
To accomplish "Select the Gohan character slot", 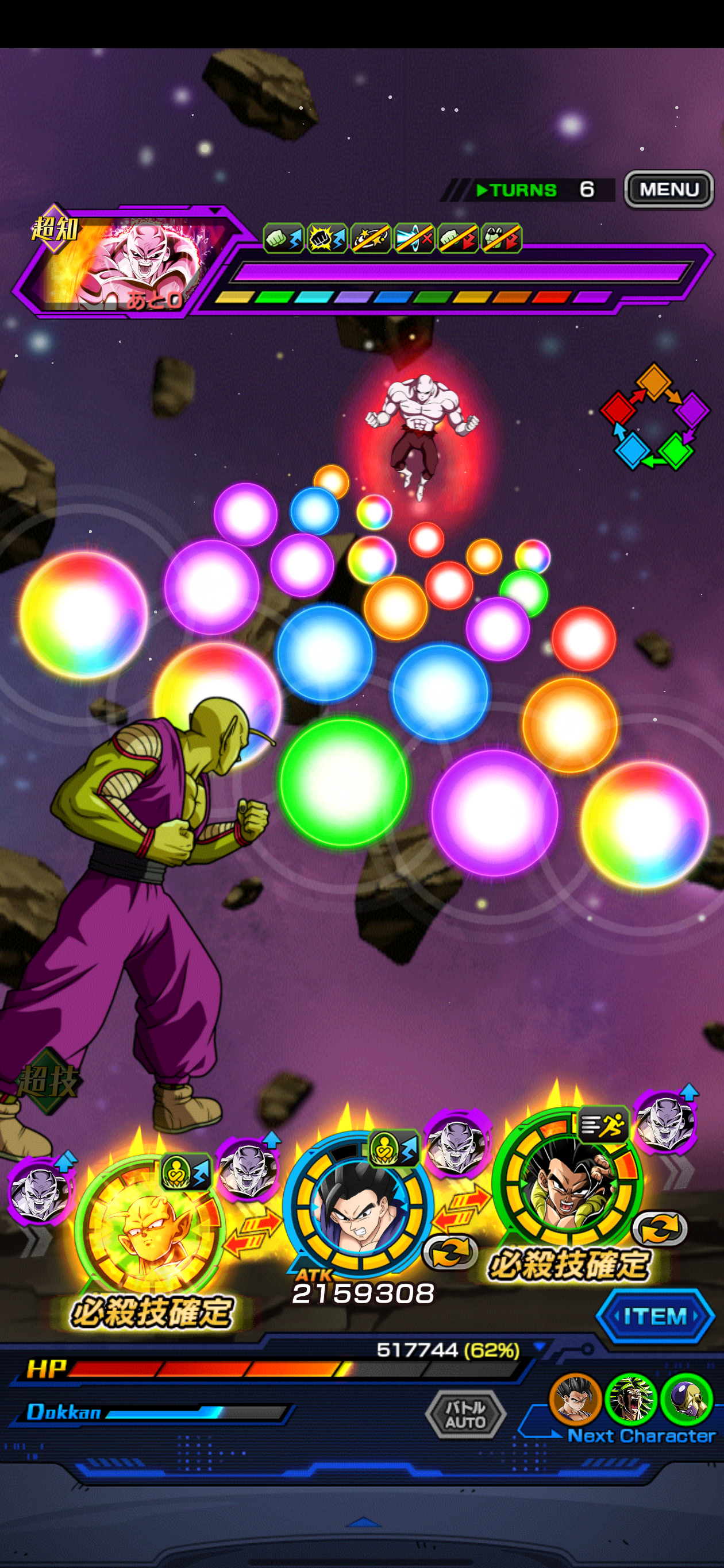I will coord(359,1204).
